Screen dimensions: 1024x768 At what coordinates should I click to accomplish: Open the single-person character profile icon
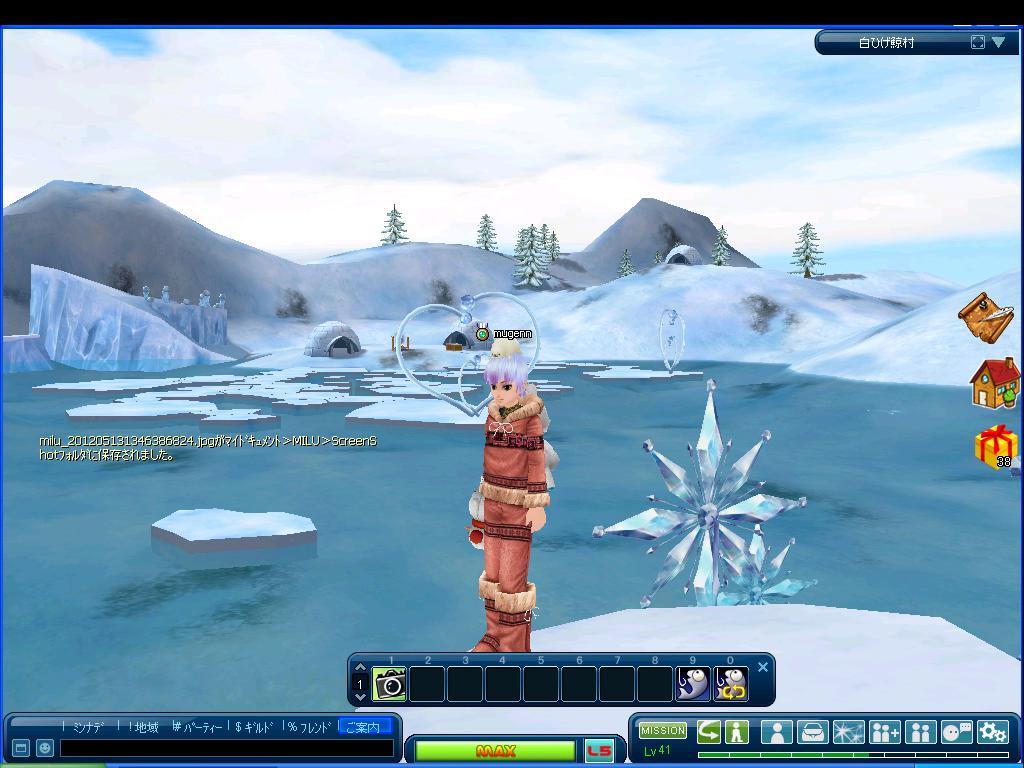point(776,732)
